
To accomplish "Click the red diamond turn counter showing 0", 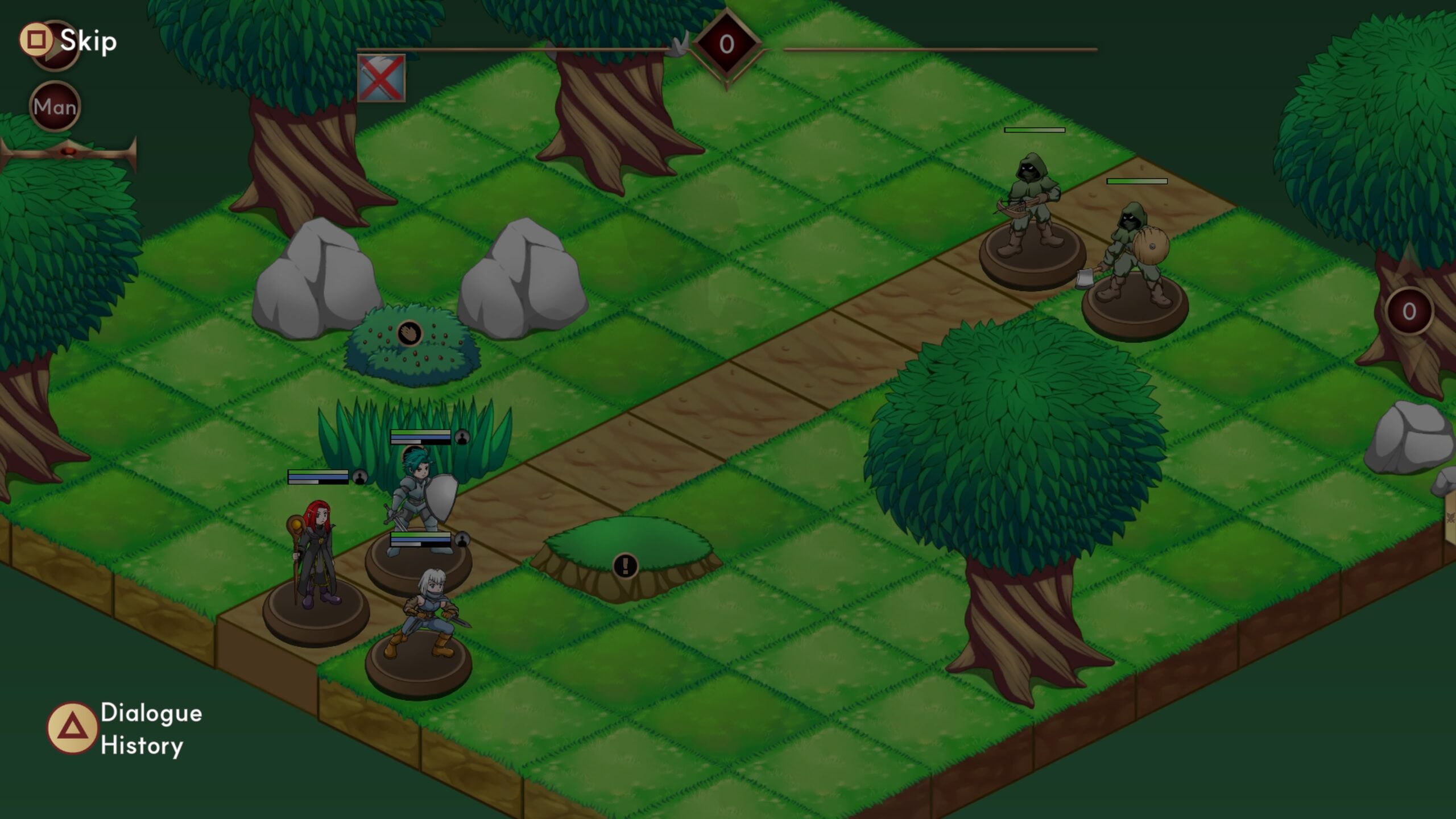I will tap(727, 44).
